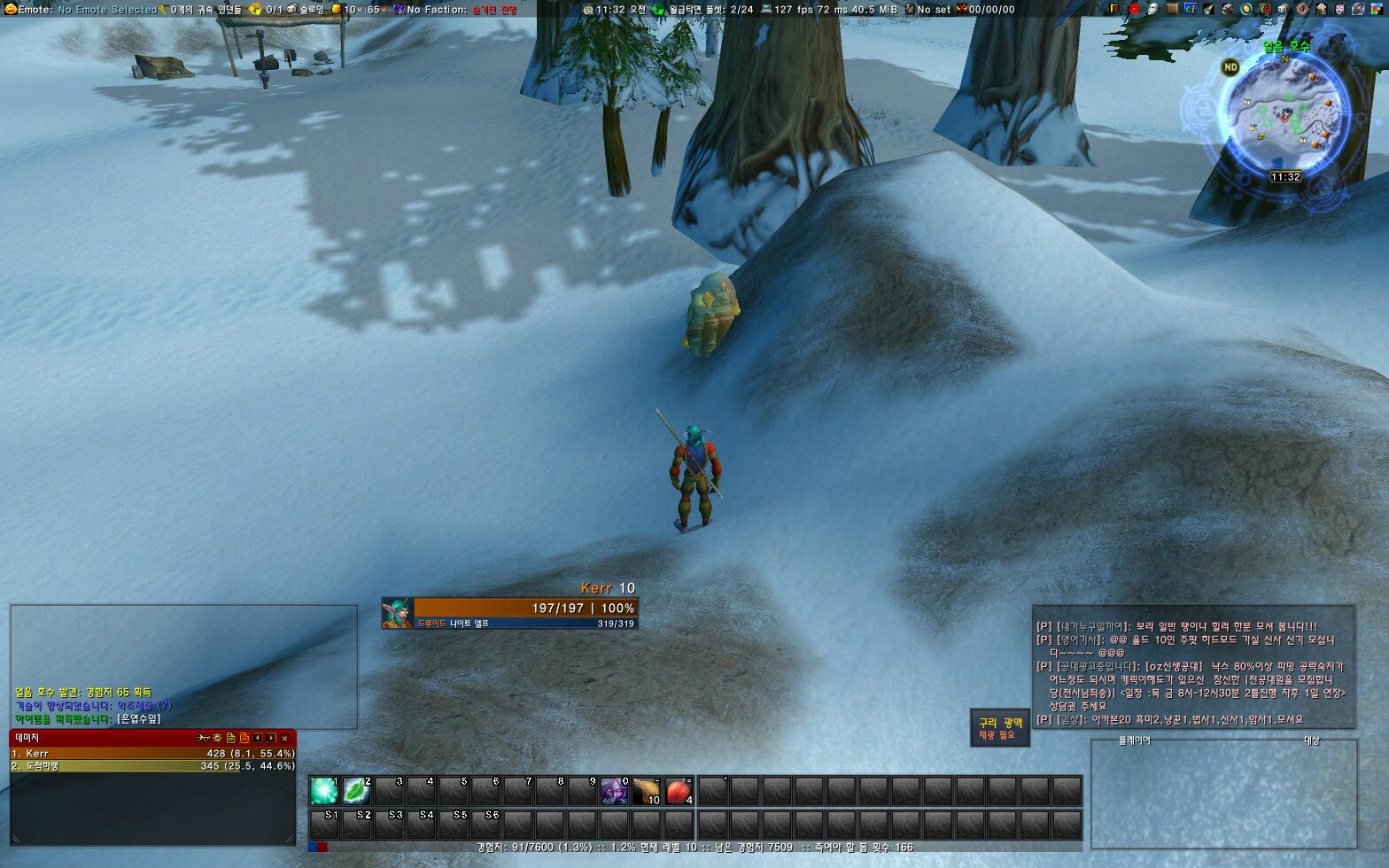Image resolution: width=1389 pixels, height=868 pixels.
Task: Select the Kerr player portrait
Action: click(x=397, y=613)
